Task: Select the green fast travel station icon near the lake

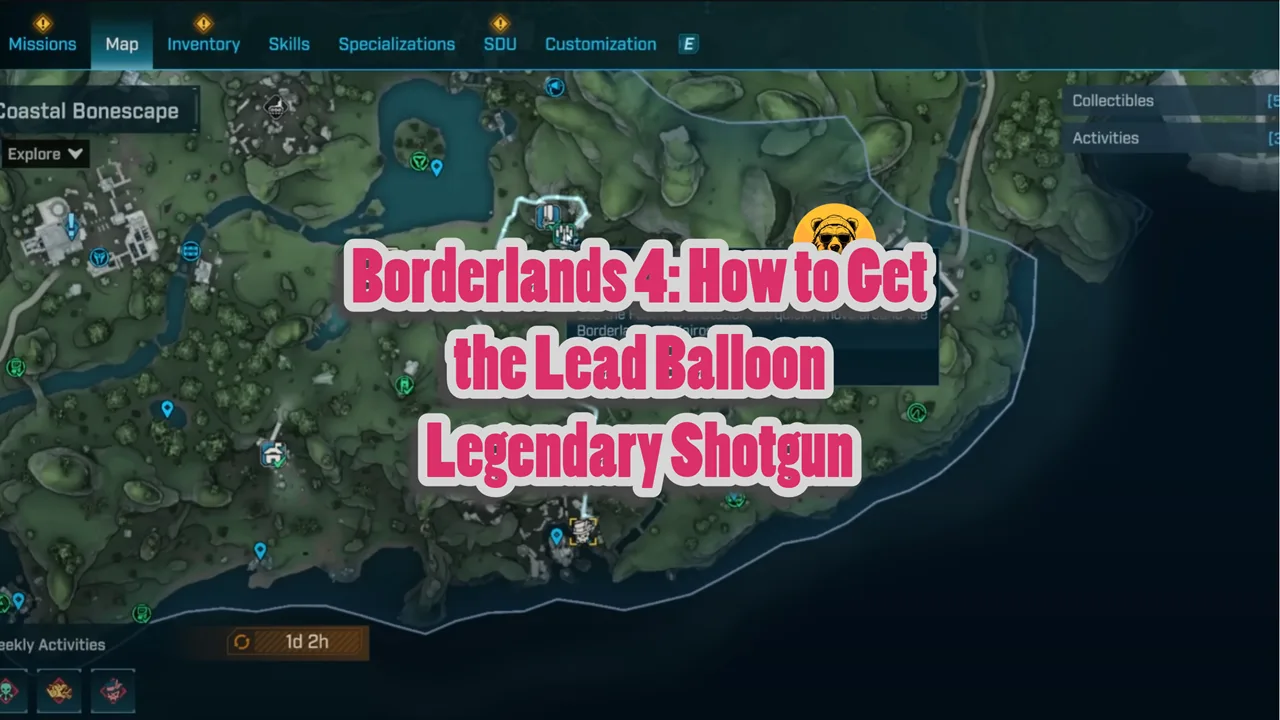Action: click(x=418, y=161)
